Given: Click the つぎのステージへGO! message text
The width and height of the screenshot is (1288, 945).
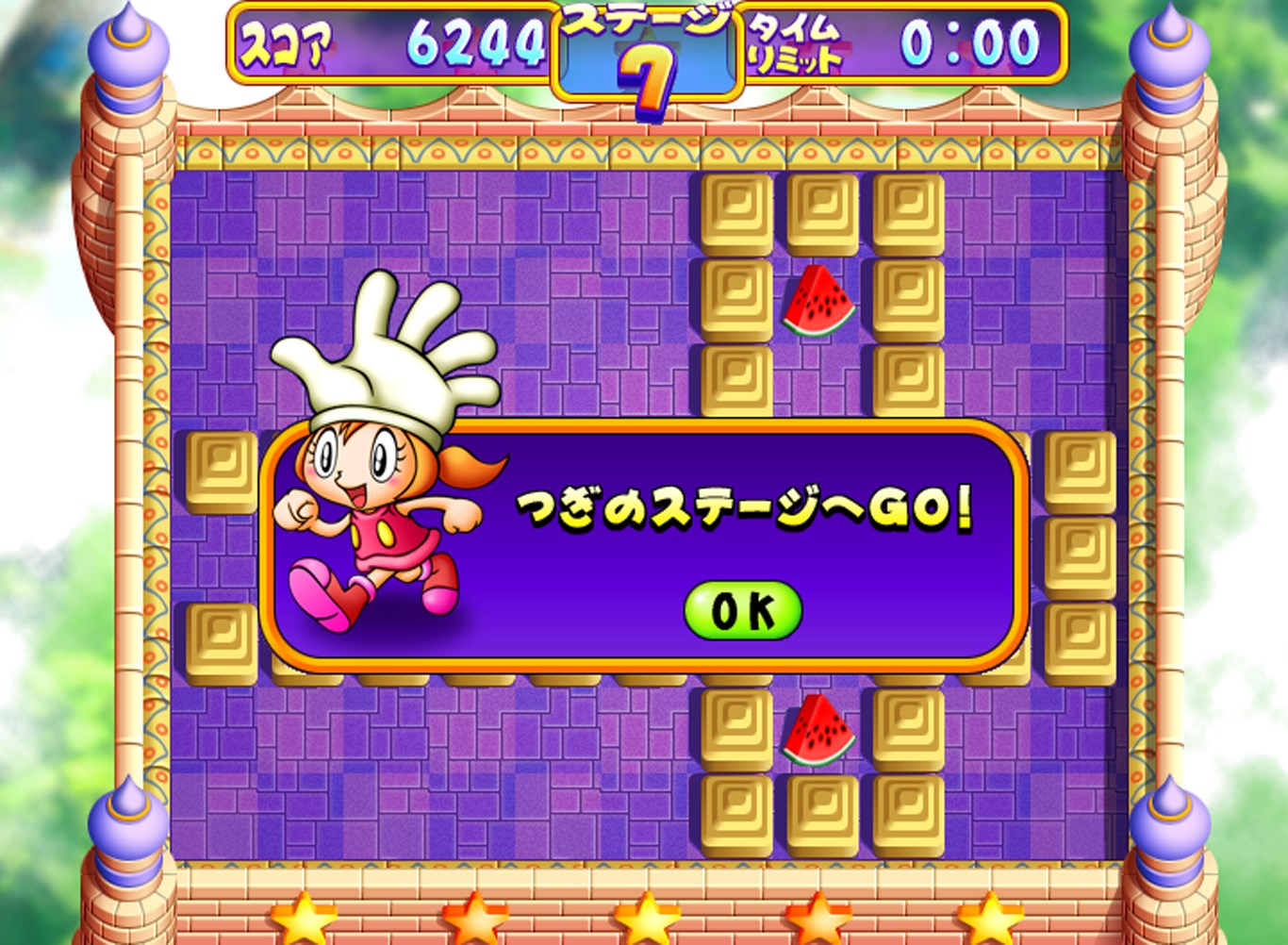Looking at the screenshot, I should tap(745, 505).
